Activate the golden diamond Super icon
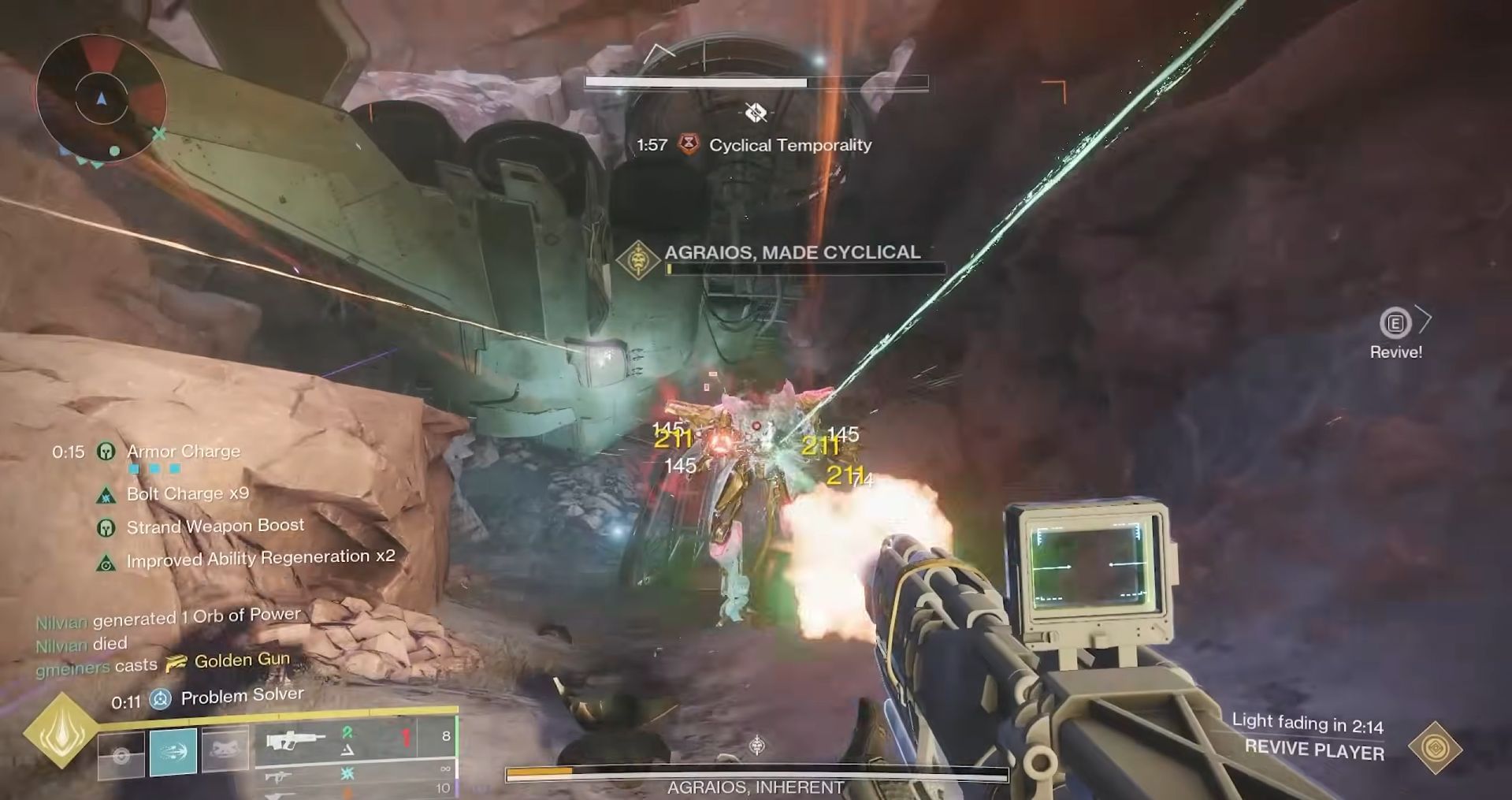 pyautogui.click(x=61, y=731)
